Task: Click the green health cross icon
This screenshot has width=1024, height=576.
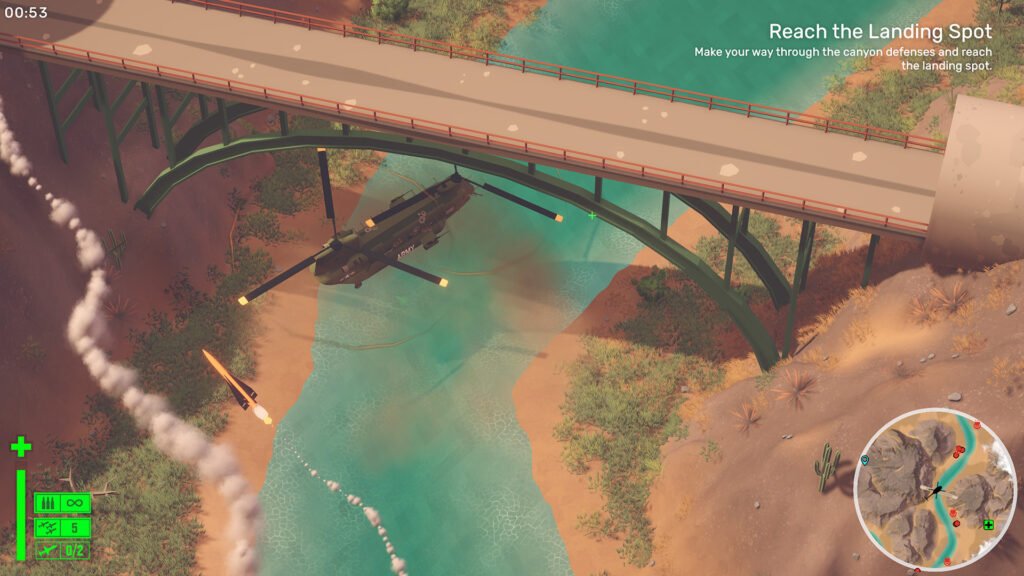Action: click(x=21, y=446)
